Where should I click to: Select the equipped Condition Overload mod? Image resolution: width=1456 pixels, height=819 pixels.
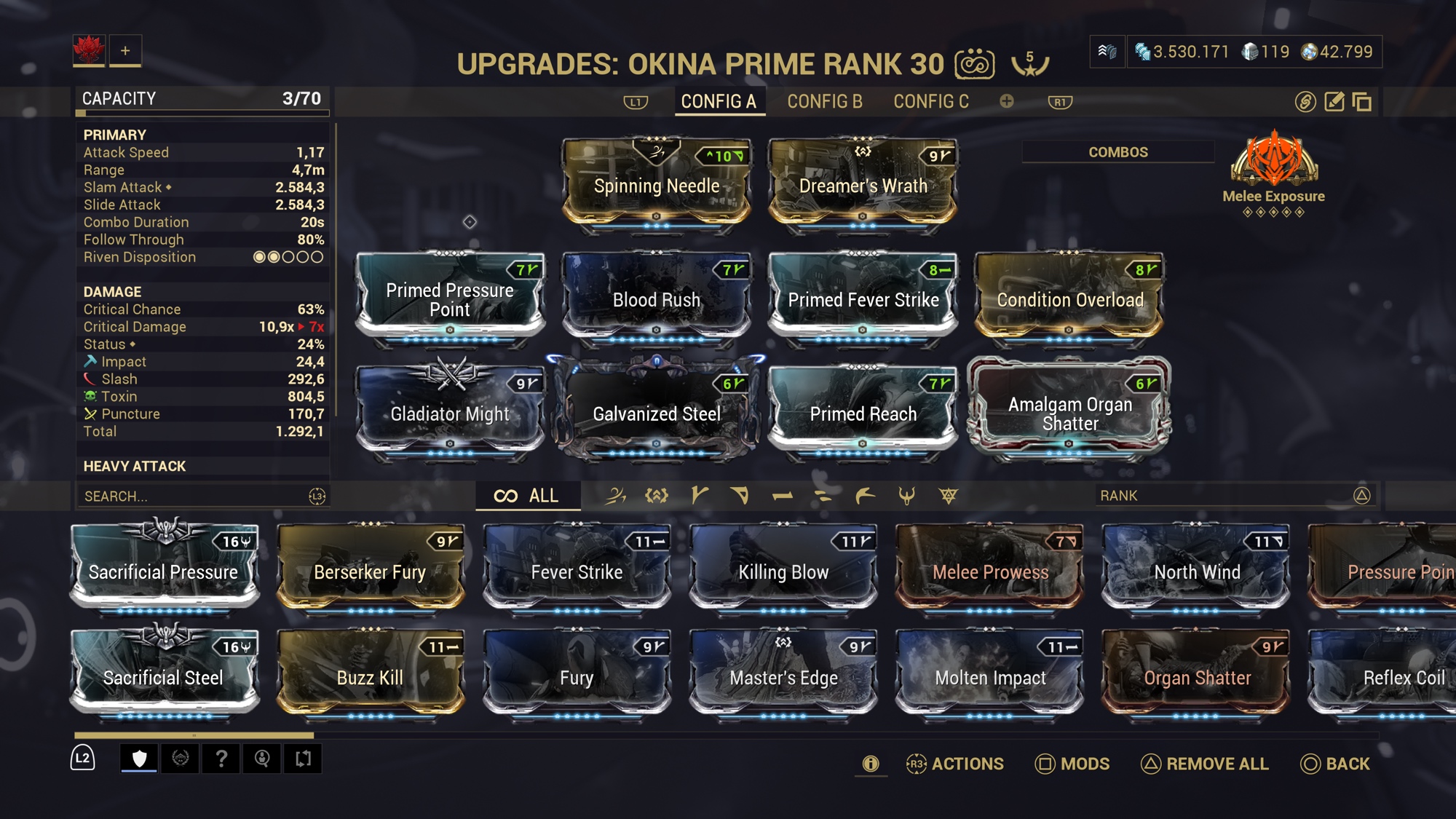[1069, 299]
